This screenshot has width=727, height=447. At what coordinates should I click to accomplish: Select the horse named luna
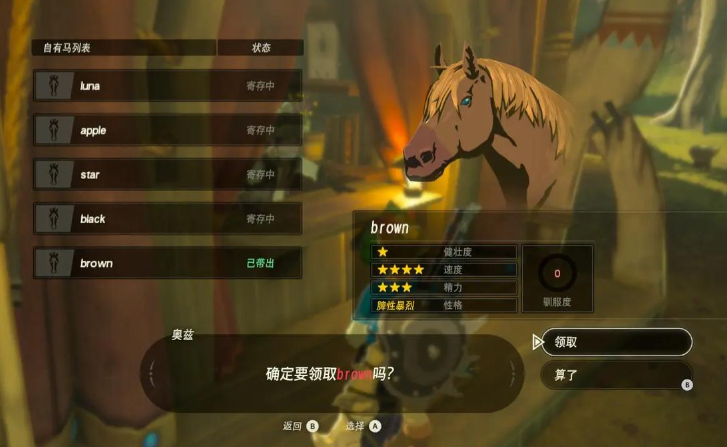(x=166, y=86)
